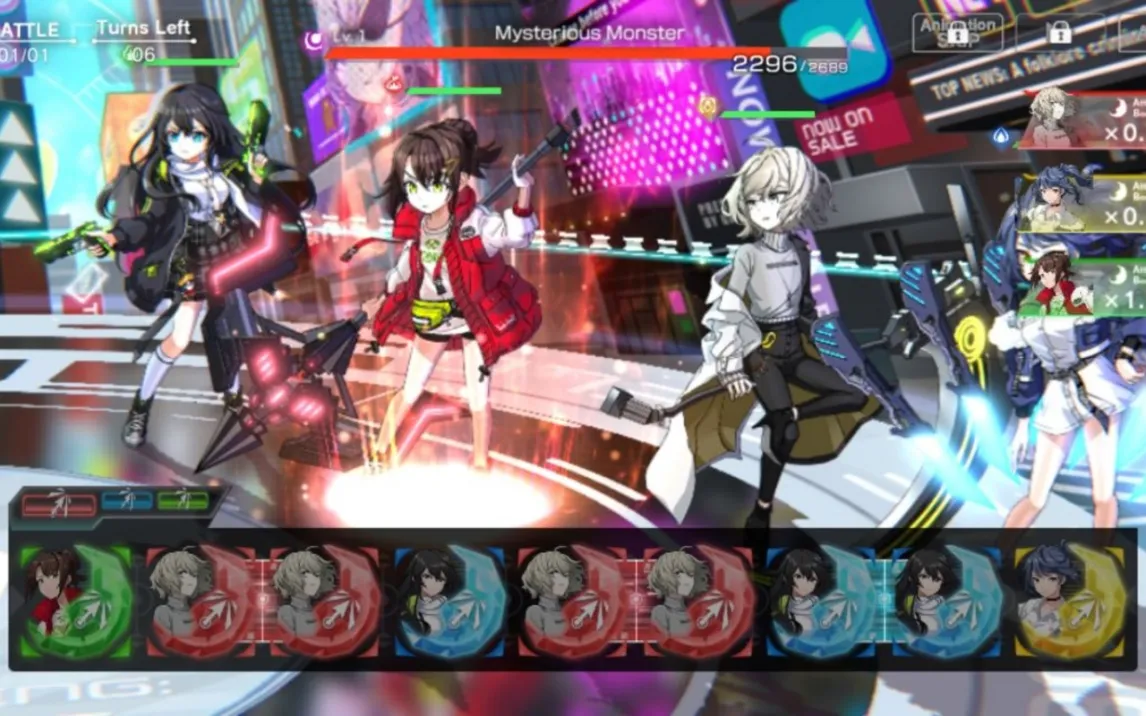
Task: Select the green brown-haired girl command disc
Action: click(x=75, y=601)
